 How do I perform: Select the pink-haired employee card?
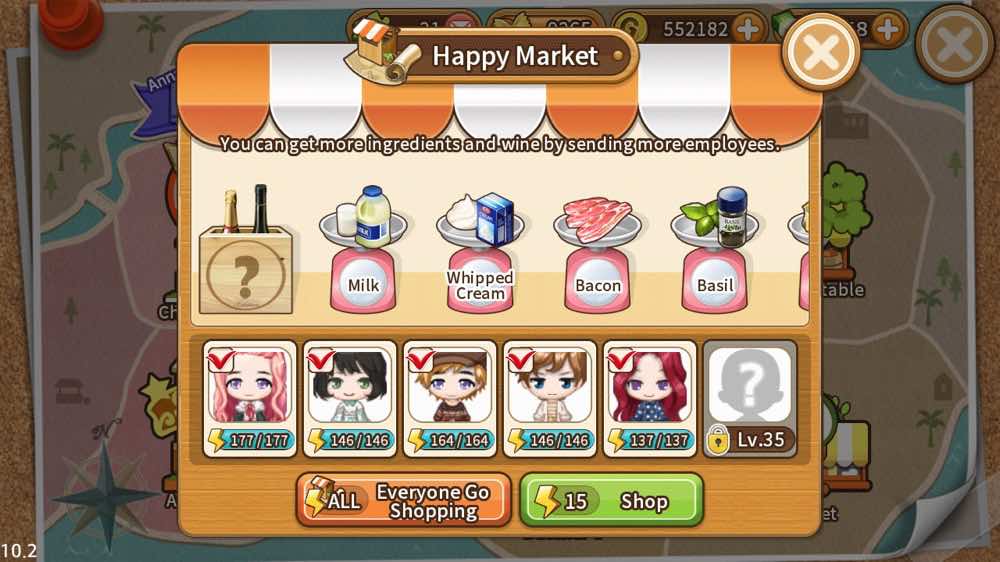tap(250, 398)
